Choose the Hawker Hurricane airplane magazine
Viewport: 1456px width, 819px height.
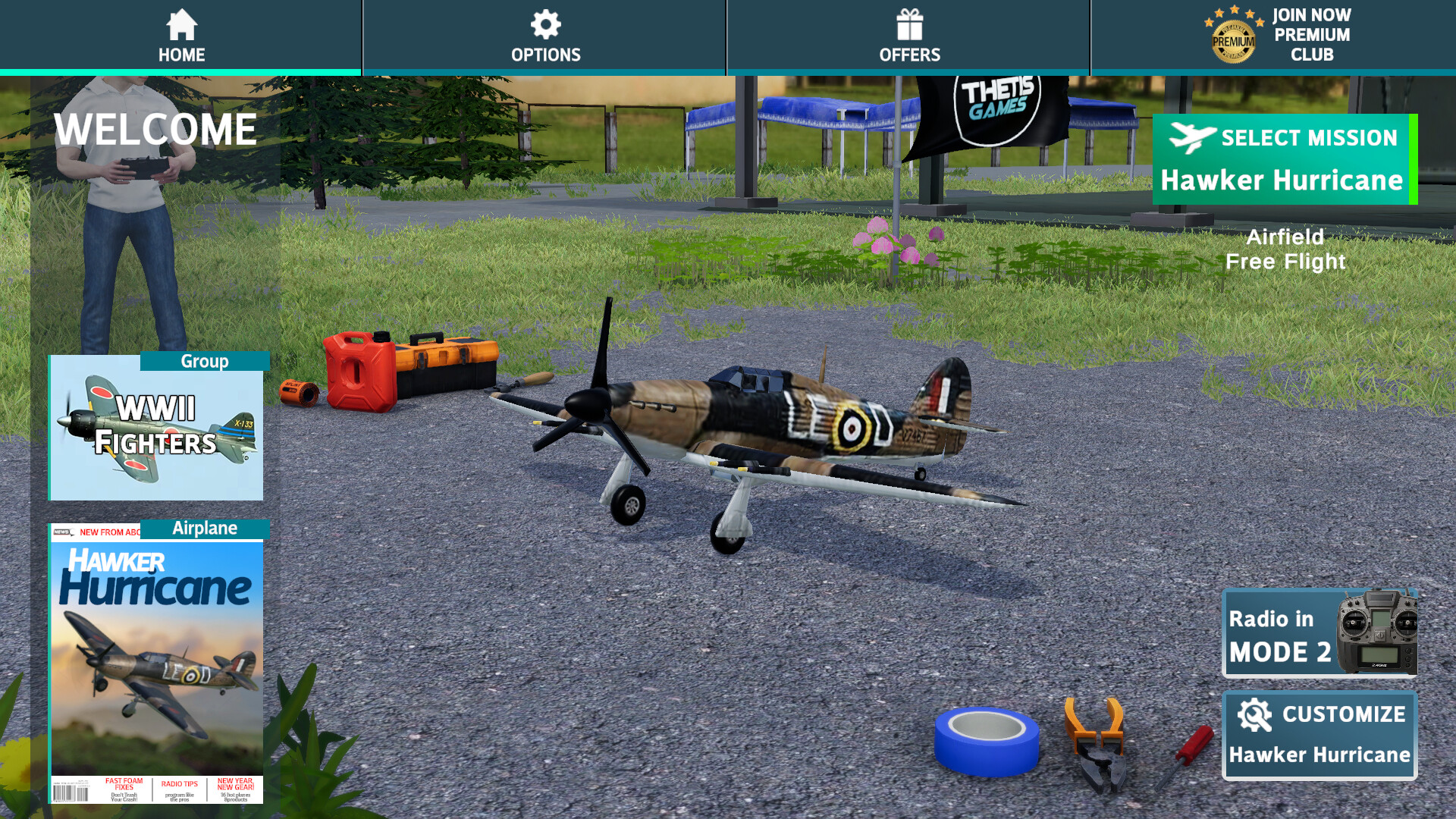[157, 663]
